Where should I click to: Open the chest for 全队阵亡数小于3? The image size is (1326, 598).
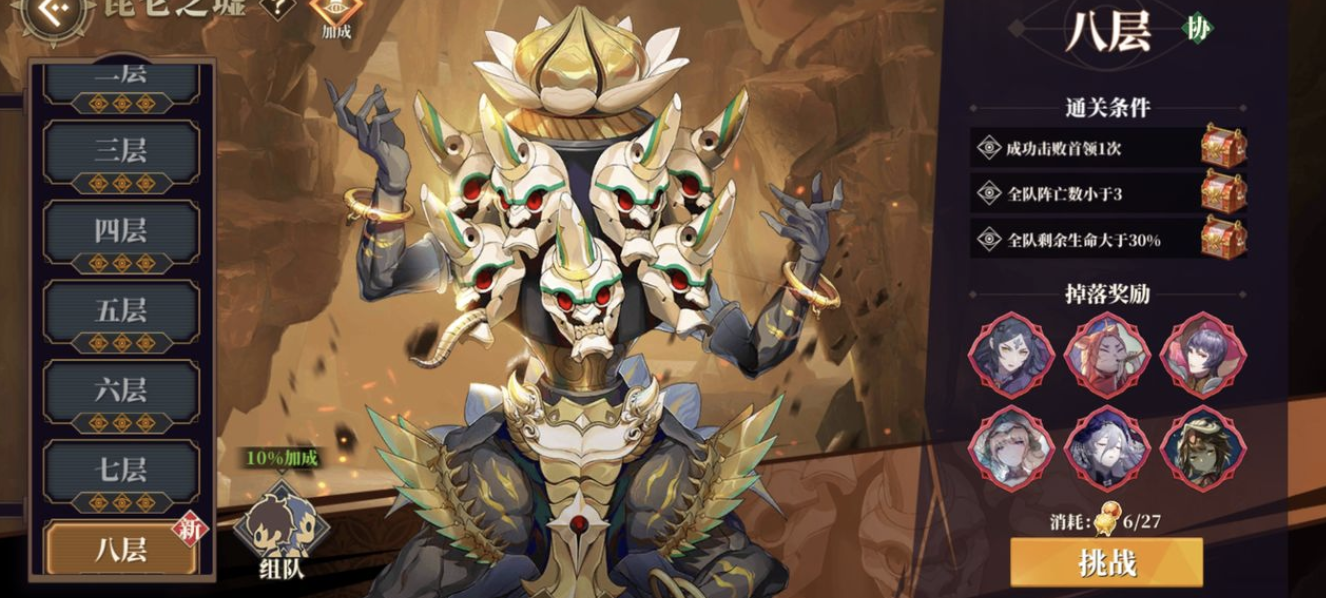[x=1223, y=193]
